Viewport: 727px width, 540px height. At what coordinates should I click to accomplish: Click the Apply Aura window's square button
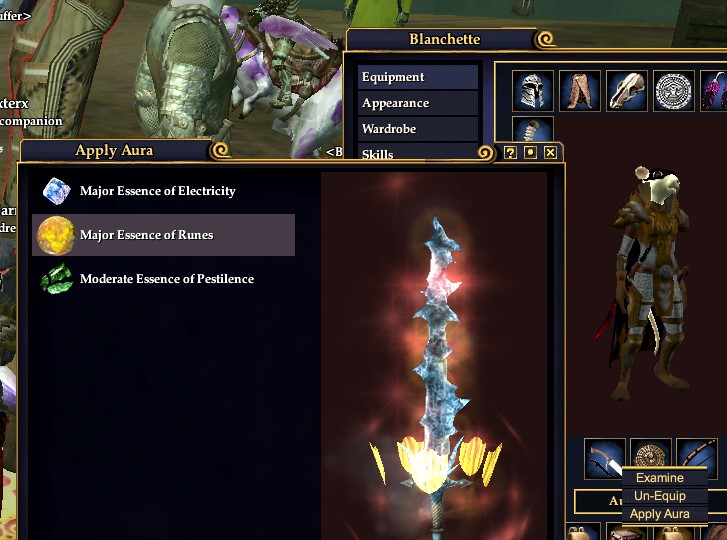(x=531, y=152)
